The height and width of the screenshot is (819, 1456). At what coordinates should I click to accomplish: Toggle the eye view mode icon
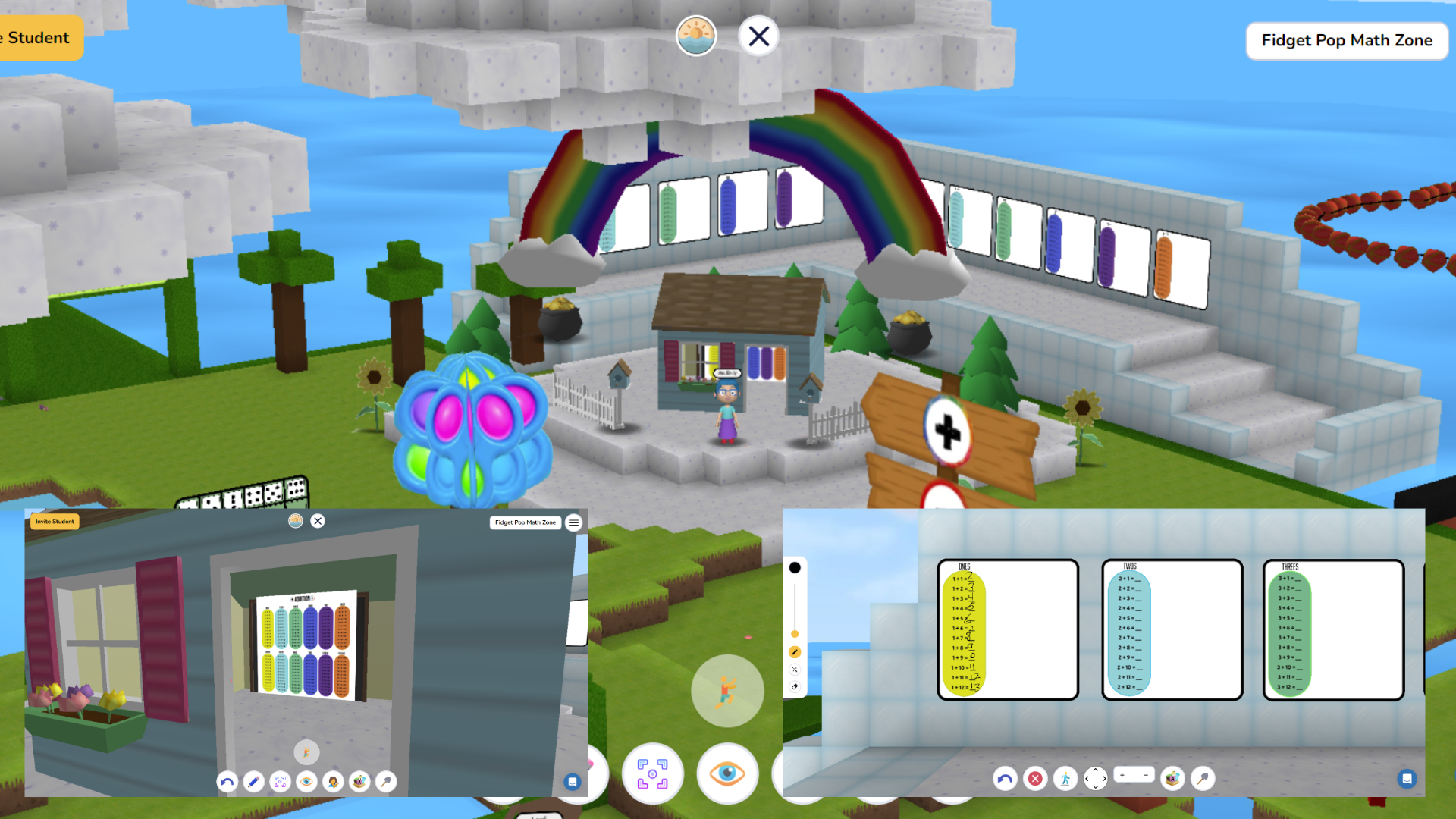(x=727, y=774)
